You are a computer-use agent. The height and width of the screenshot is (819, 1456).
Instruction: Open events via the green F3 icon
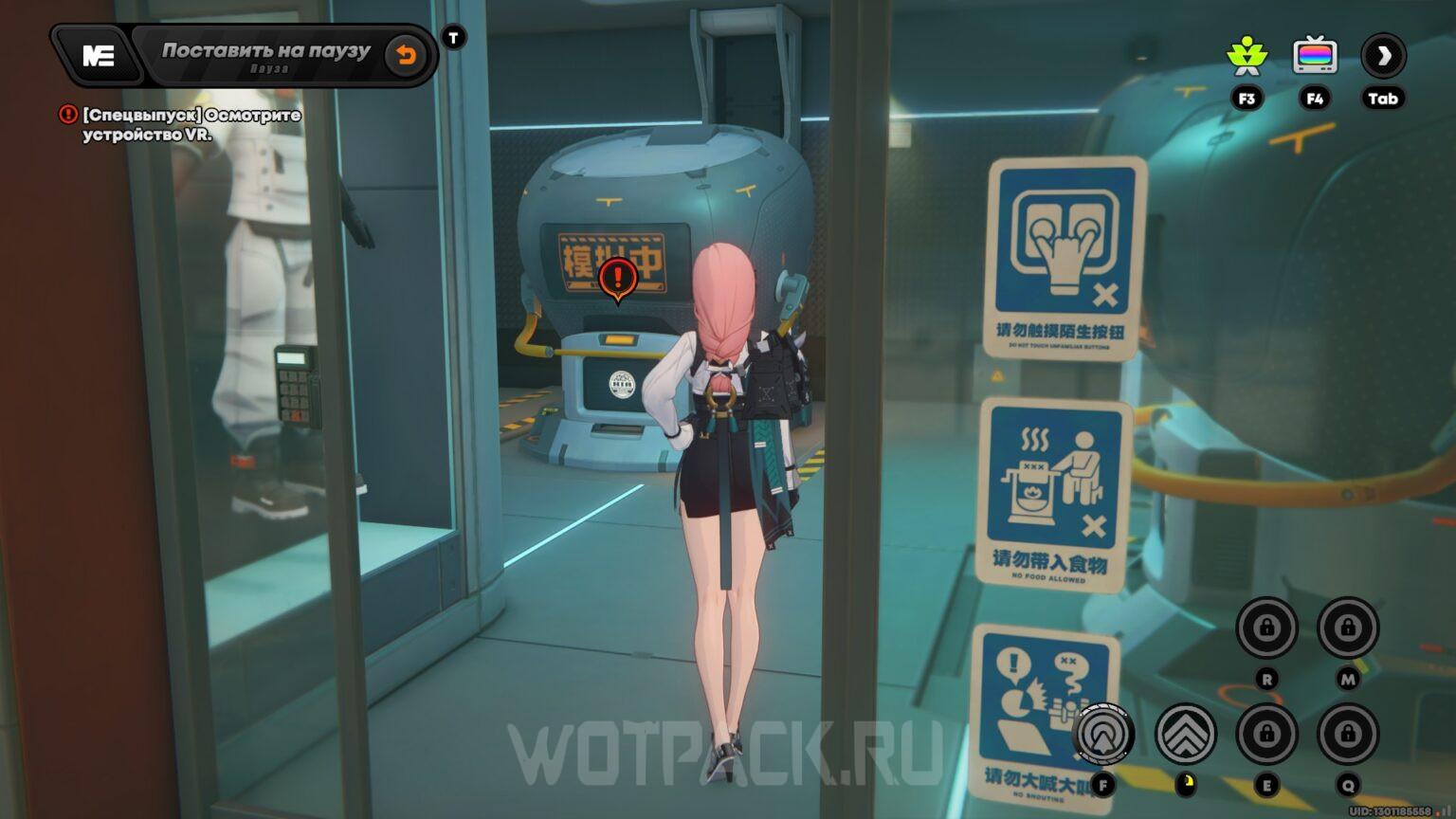click(x=1247, y=56)
